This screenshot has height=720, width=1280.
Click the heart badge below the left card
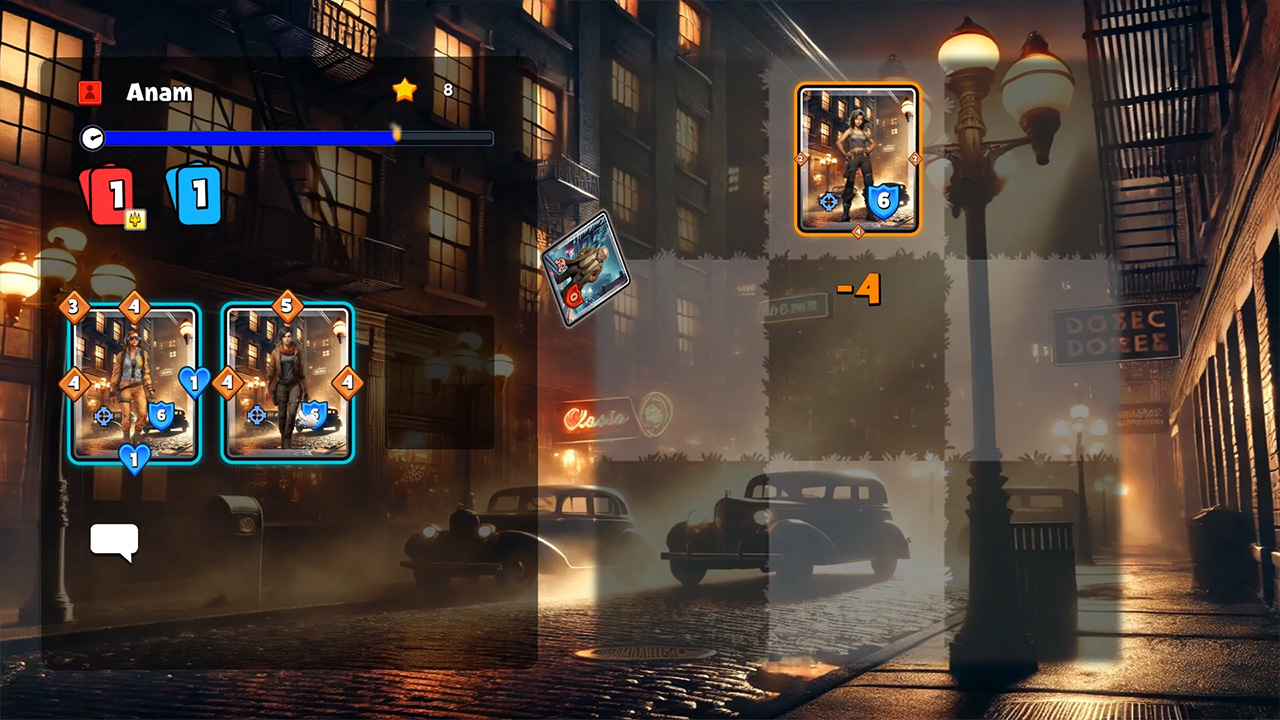coord(135,458)
